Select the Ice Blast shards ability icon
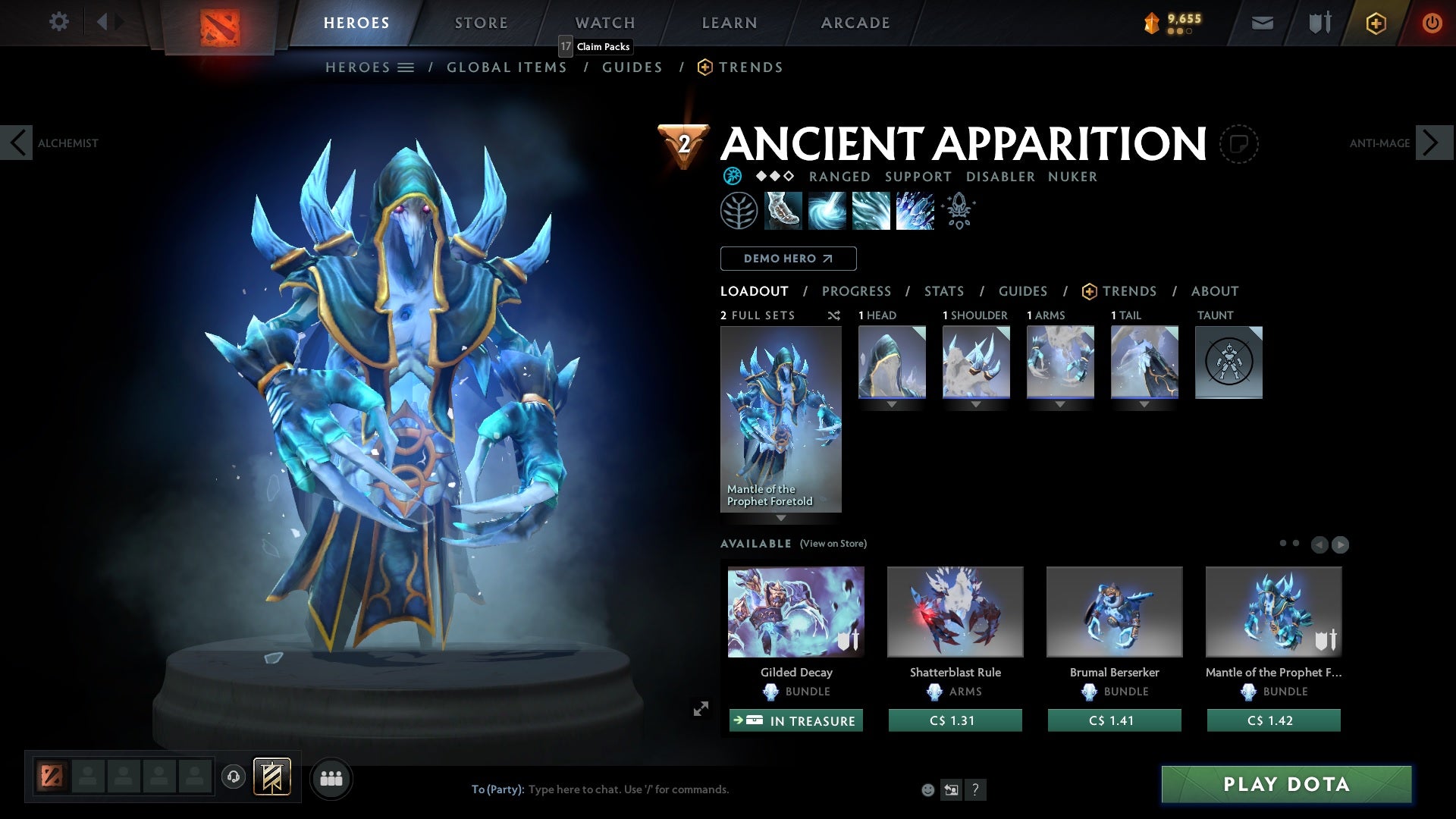 (x=914, y=211)
